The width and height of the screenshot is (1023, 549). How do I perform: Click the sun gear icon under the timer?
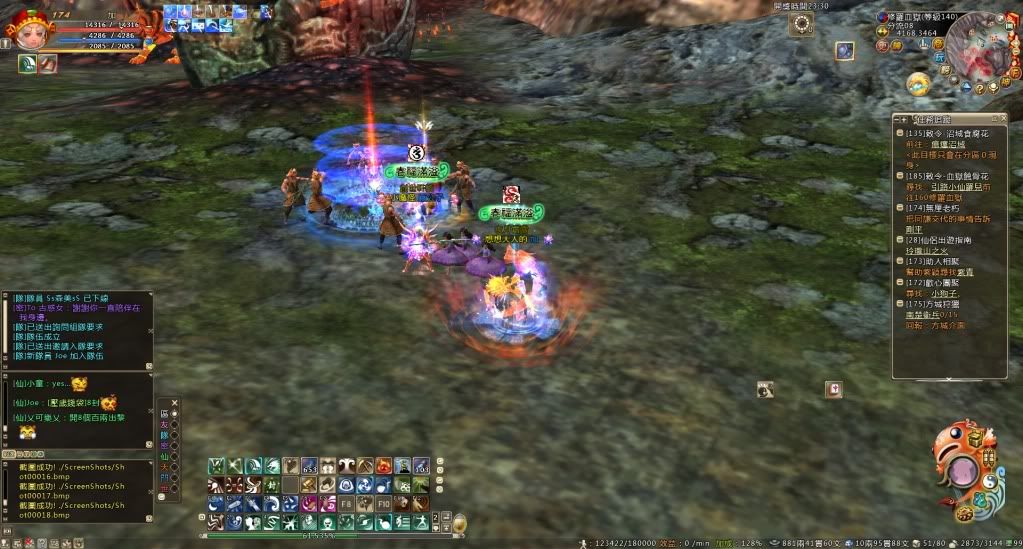800,25
